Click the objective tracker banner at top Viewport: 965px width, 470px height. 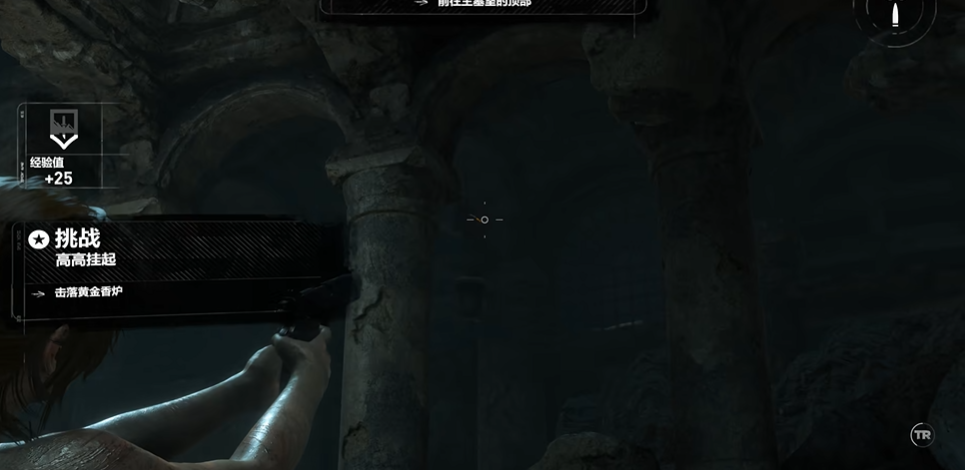(483, 5)
